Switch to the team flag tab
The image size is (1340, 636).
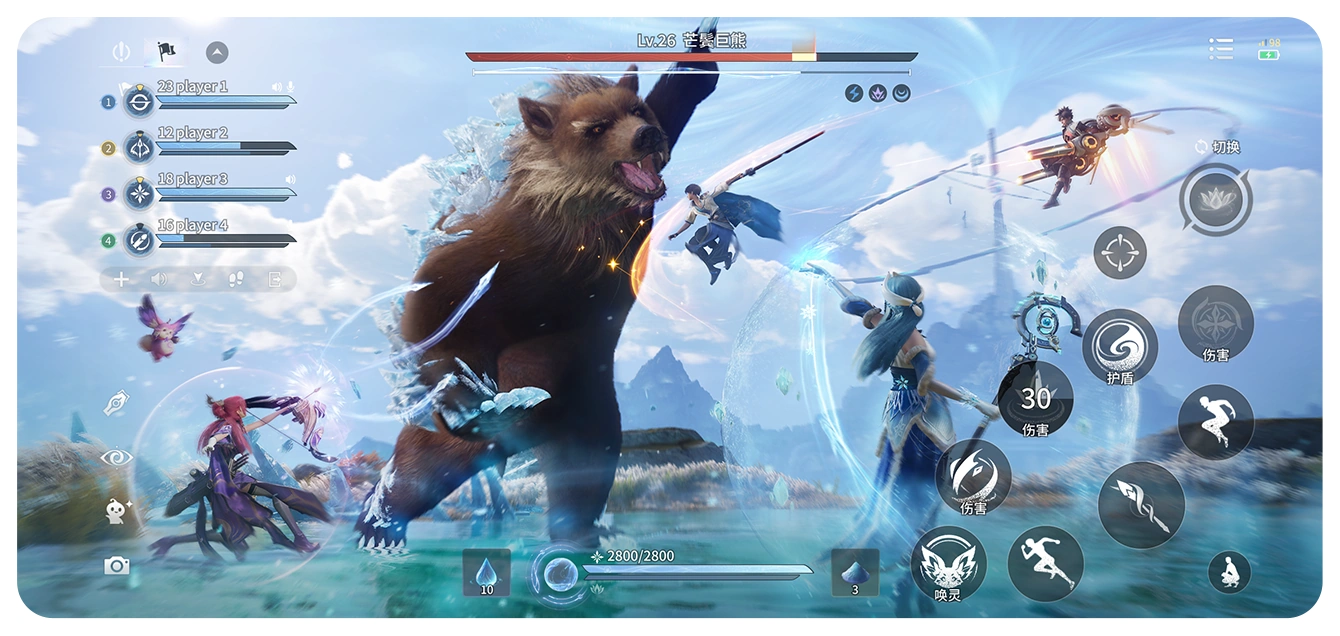pos(166,52)
